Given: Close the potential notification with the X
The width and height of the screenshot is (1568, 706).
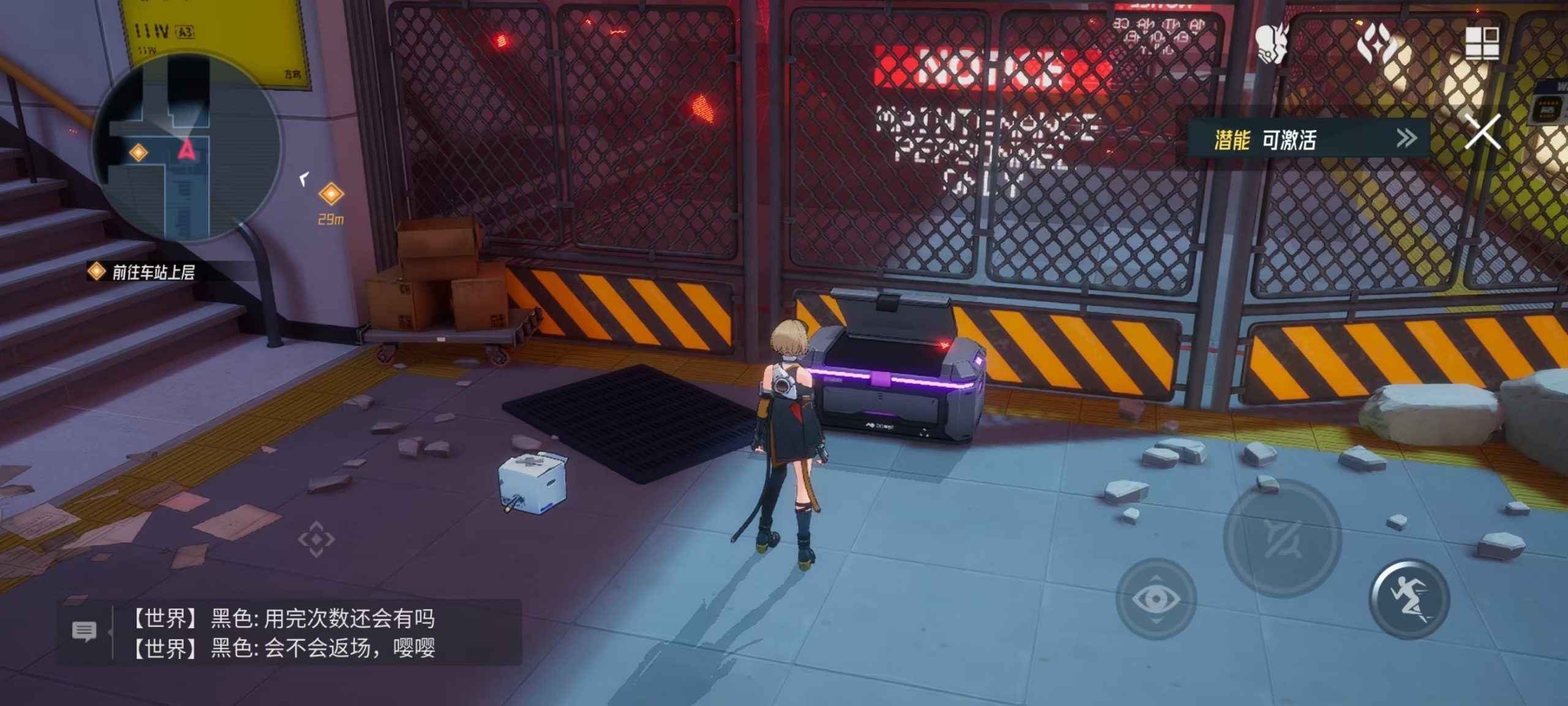Looking at the screenshot, I should click(x=1482, y=131).
